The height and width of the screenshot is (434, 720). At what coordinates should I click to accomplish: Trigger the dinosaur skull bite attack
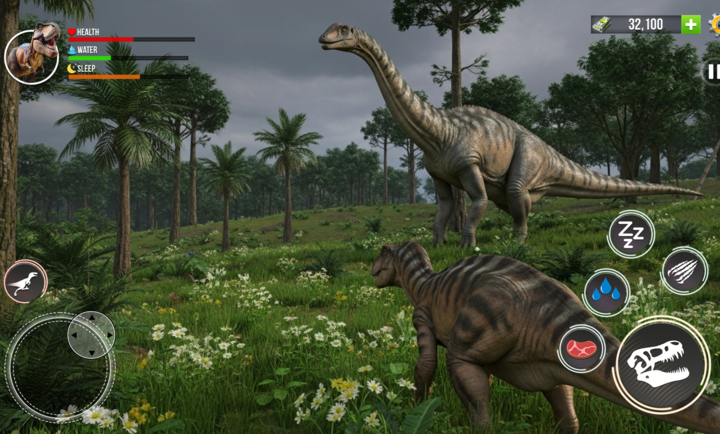point(661,364)
